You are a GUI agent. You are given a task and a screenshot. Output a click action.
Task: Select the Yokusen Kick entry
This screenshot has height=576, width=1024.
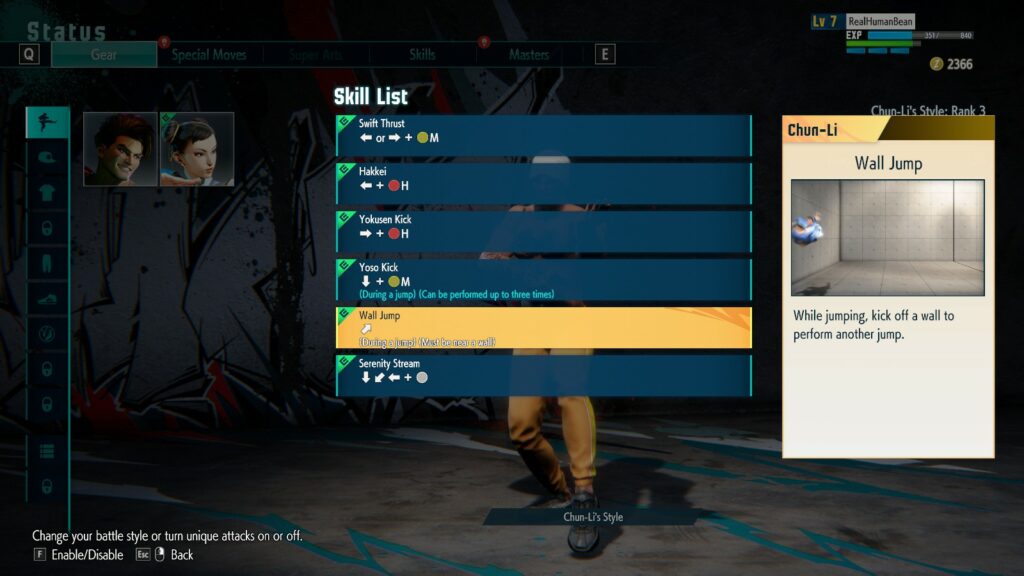coord(544,231)
